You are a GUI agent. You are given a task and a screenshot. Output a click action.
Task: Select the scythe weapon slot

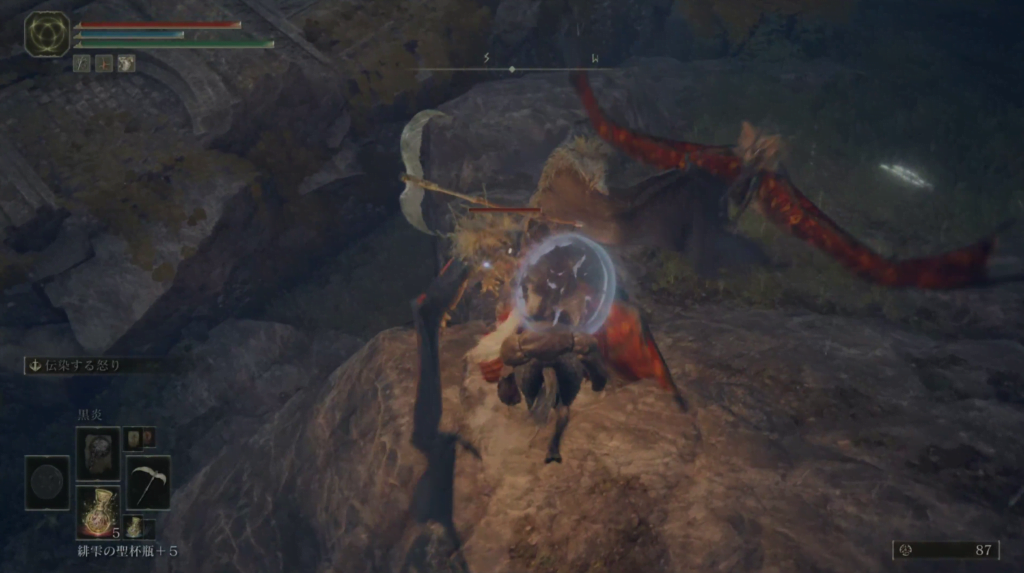(147, 482)
